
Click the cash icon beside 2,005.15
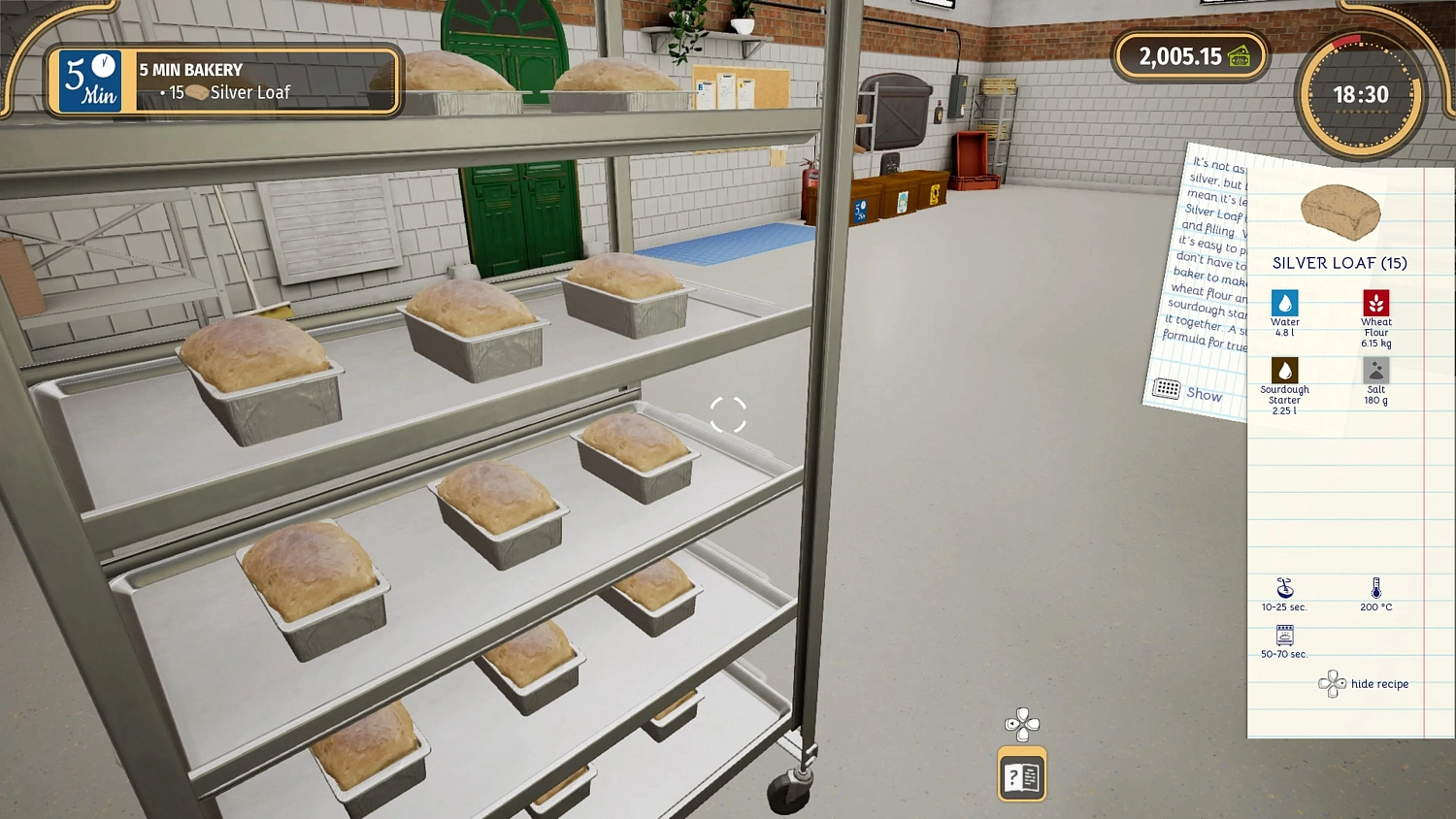coord(1241,56)
